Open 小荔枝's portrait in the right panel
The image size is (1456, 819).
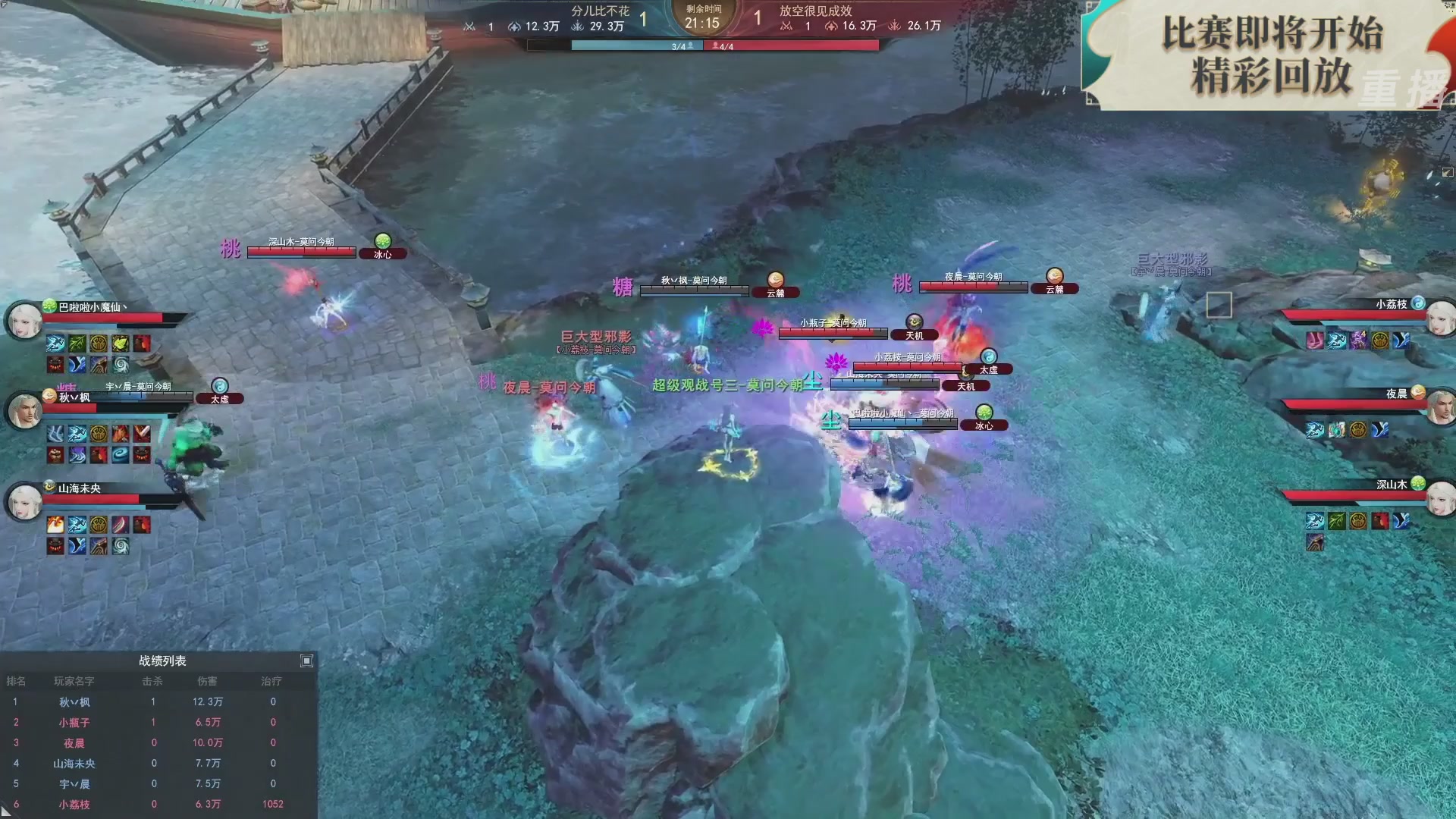pos(1441,318)
